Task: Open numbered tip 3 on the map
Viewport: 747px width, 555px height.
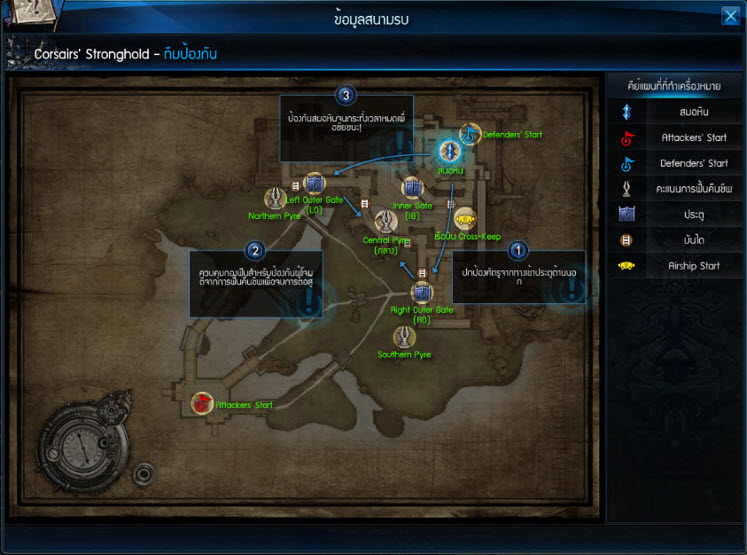Action: (x=346, y=96)
